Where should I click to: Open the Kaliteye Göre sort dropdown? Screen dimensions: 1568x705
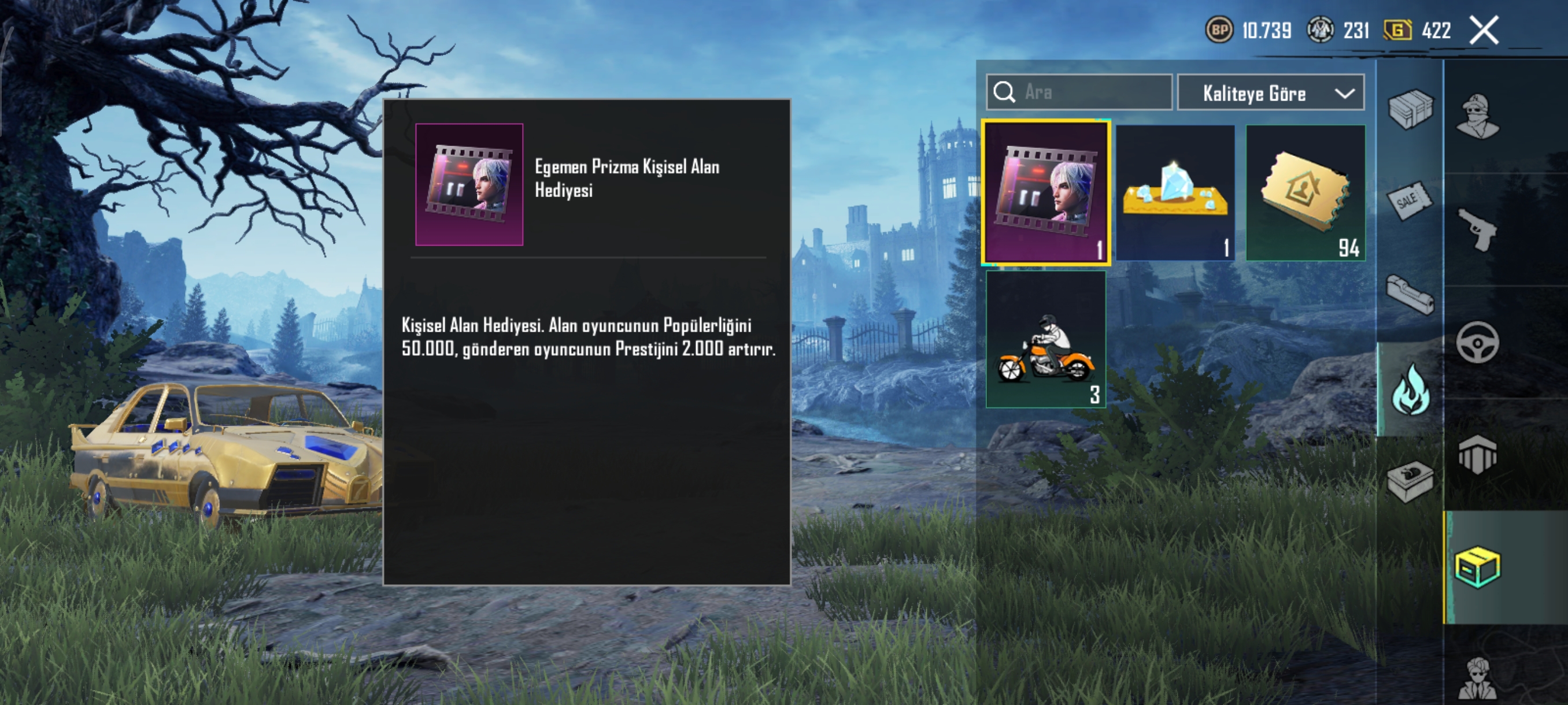(x=1270, y=93)
